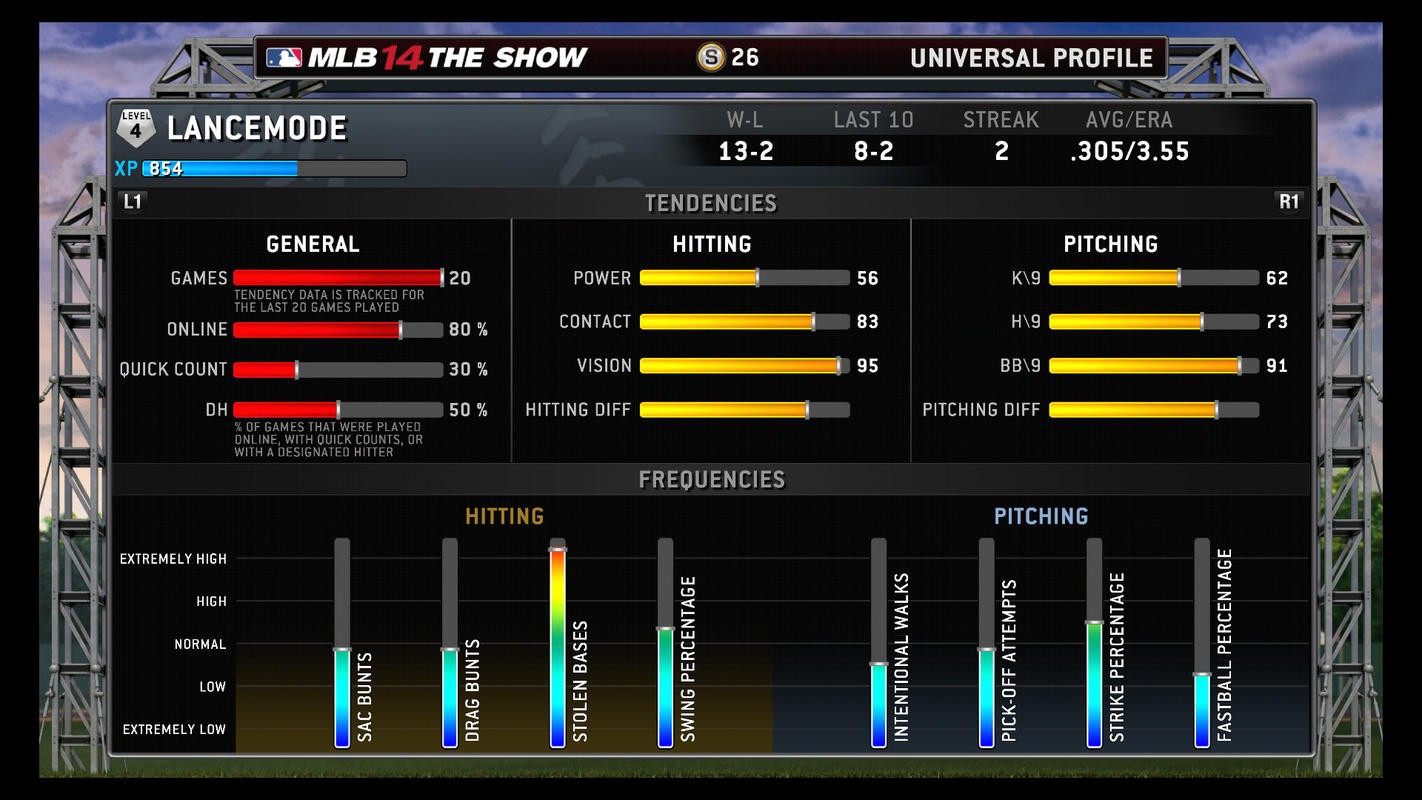Viewport: 1422px width, 800px height.
Task: Select the TENDENCIES page header
Action: click(x=710, y=203)
